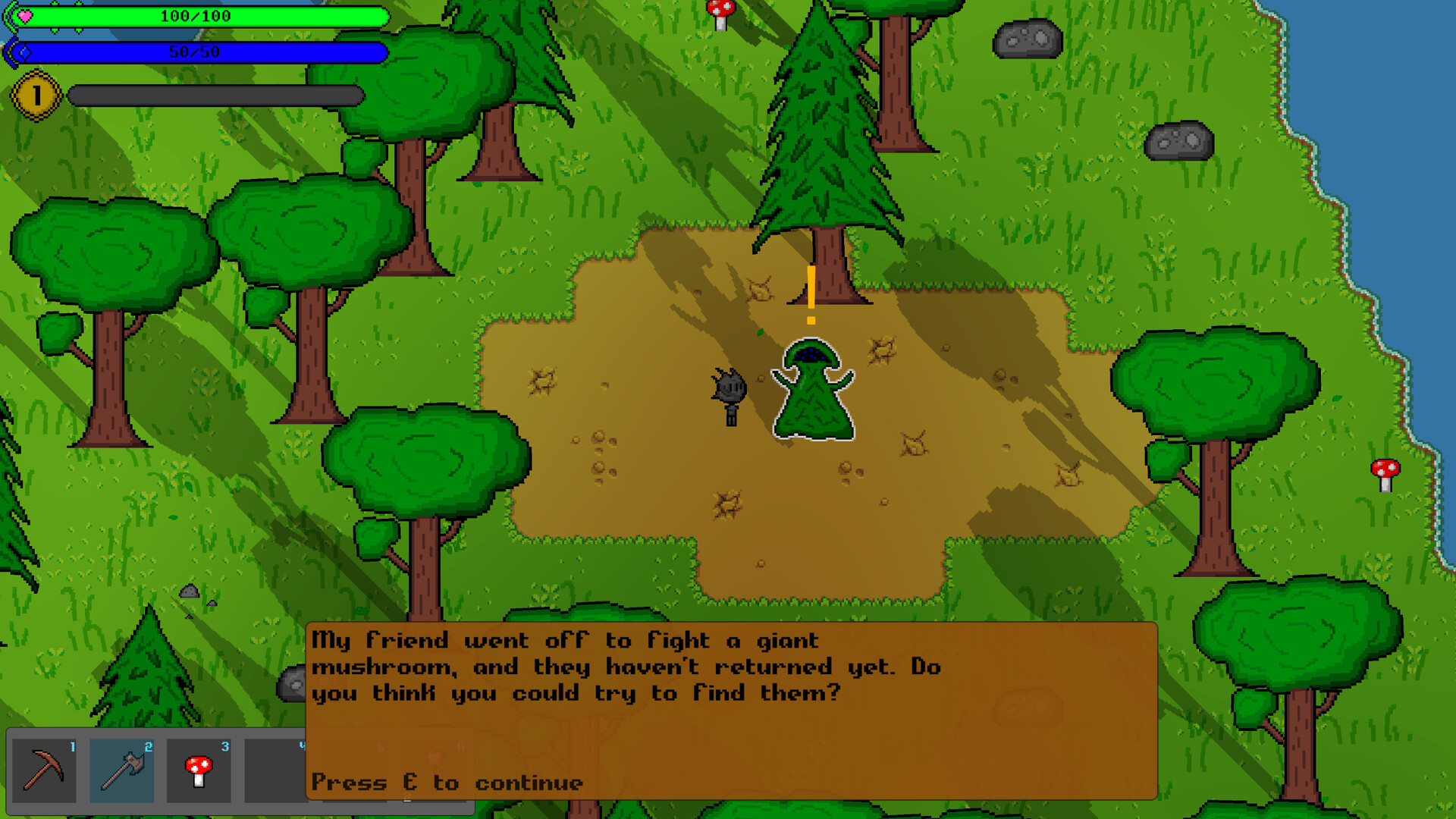Screen dimensions: 1456x819
Task: Click the red mushroom near the right shoreline
Action: 1385,470
